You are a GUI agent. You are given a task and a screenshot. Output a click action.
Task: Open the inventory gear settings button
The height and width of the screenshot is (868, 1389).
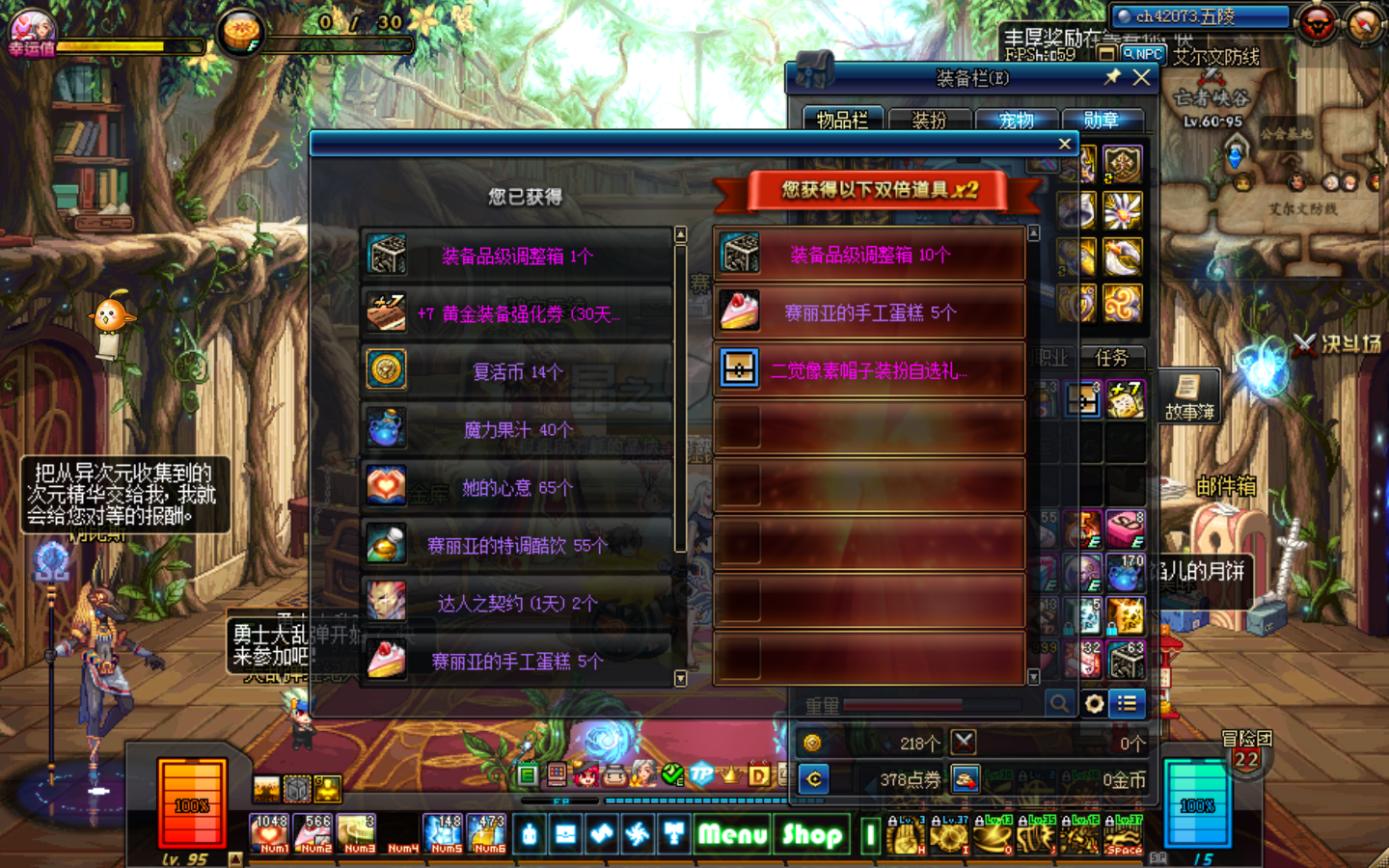(x=1094, y=704)
